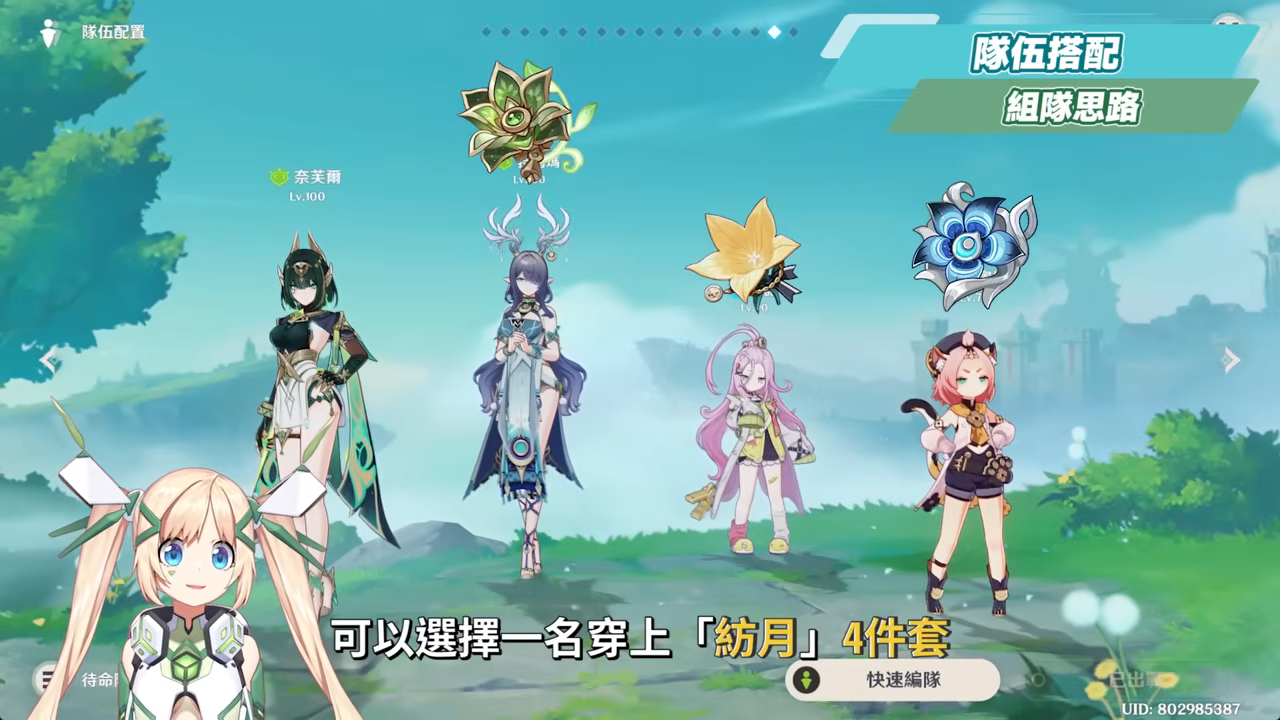
Task: Click the highlighted diamond in the page indicator
Action: point(774,31)
